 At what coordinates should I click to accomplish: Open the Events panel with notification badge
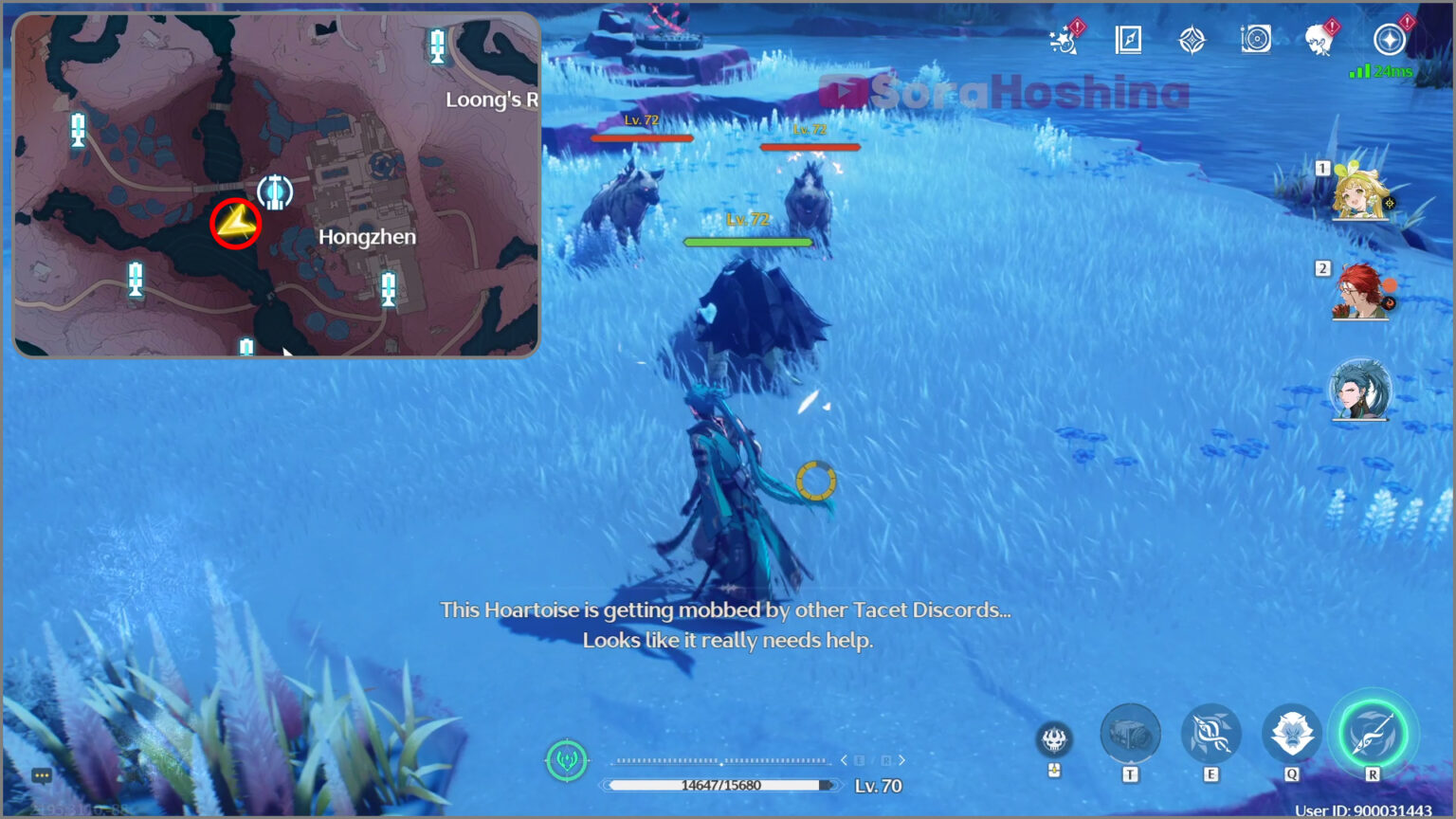pyautogui.click(x=1065, y=40)
